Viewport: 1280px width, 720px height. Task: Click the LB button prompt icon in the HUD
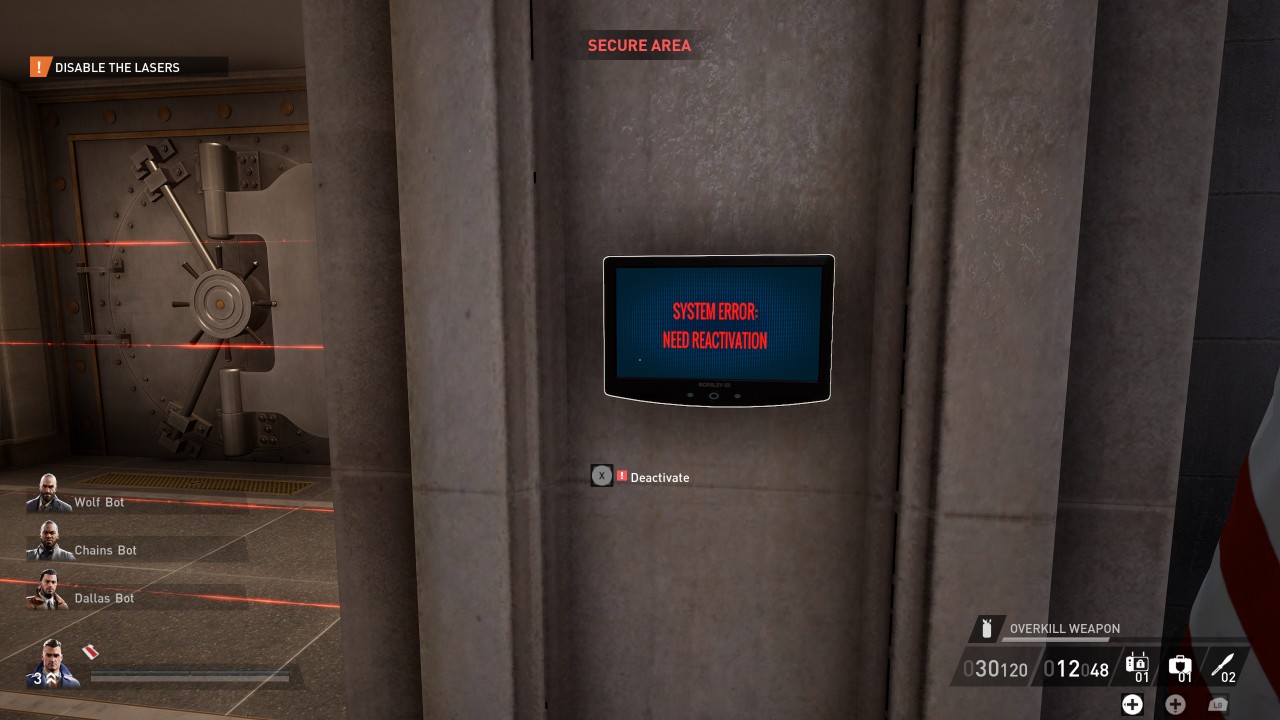click(1218, 704)
